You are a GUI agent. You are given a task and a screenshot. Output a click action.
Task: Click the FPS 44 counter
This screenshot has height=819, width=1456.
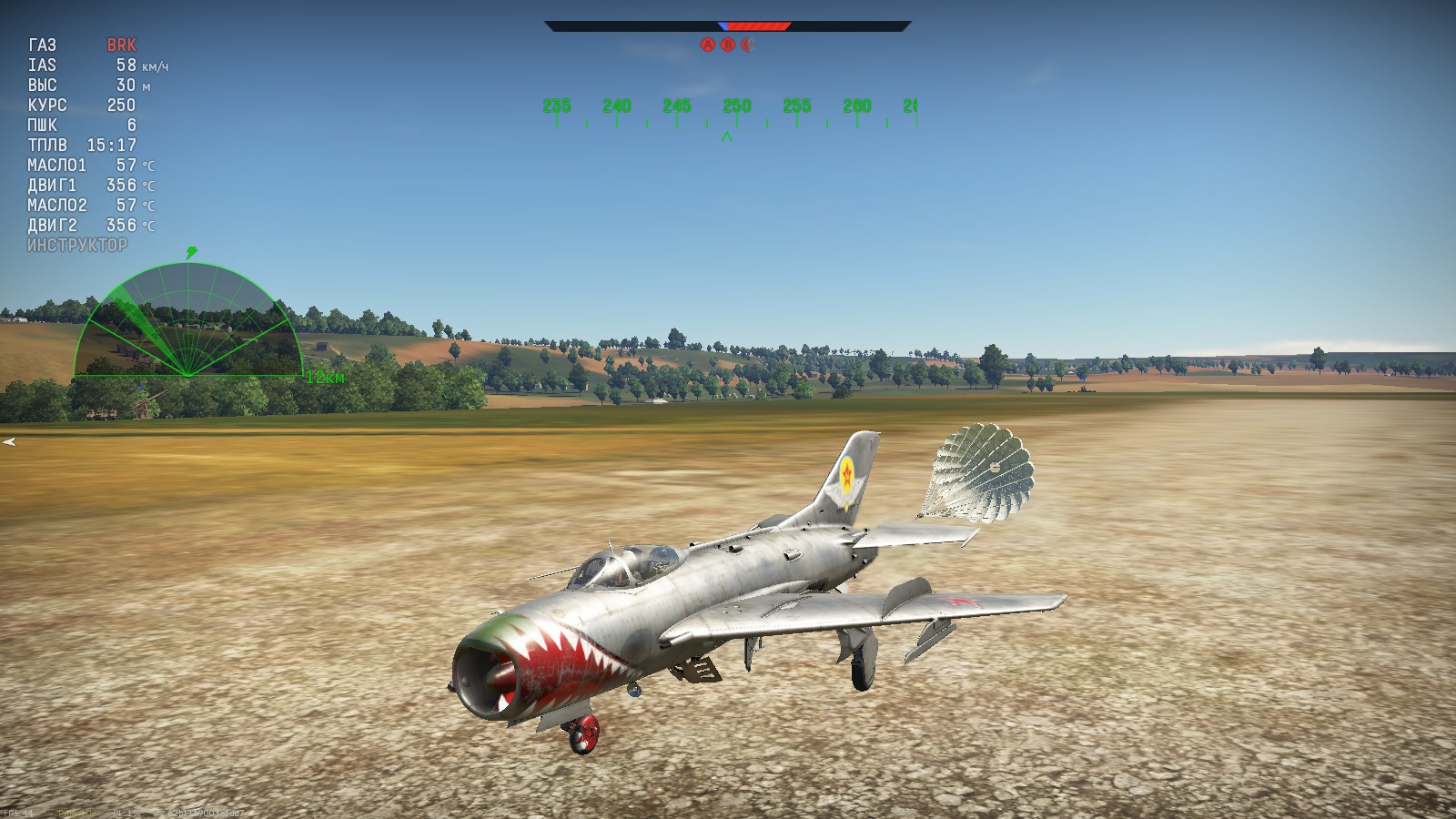coord(19,813)
